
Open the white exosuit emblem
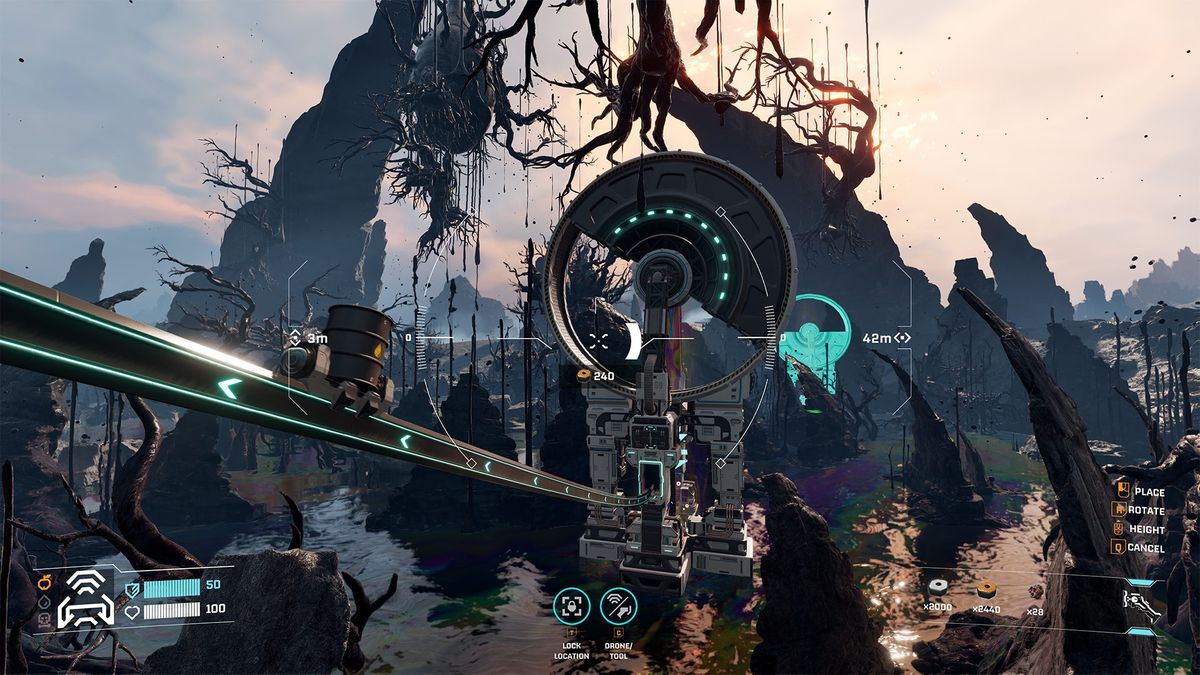(x=86, y=599)
